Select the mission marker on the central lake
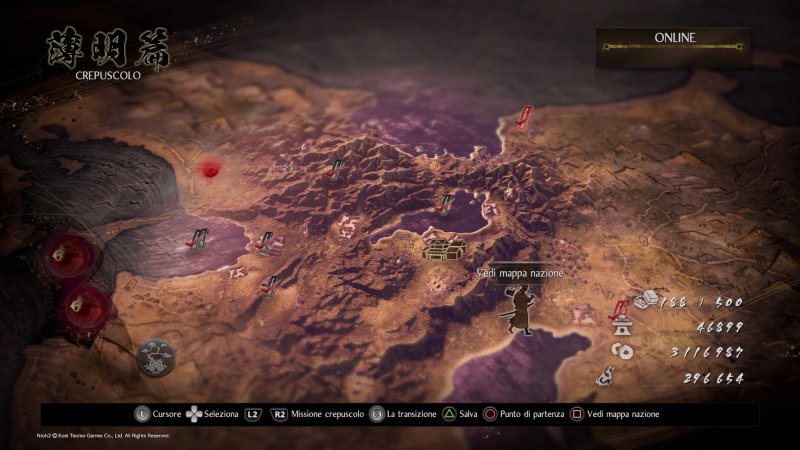The width and height of the screenshot is (800, 450). [448, 204]
